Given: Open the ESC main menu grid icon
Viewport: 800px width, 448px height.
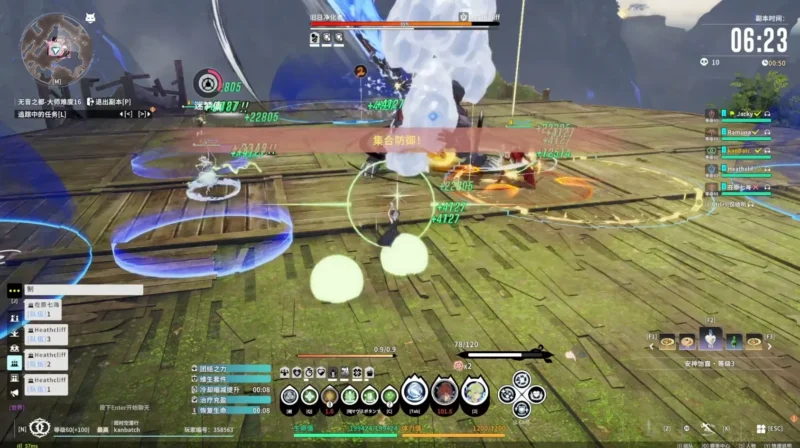Looking at the screenshot, I should pos(760,430).
